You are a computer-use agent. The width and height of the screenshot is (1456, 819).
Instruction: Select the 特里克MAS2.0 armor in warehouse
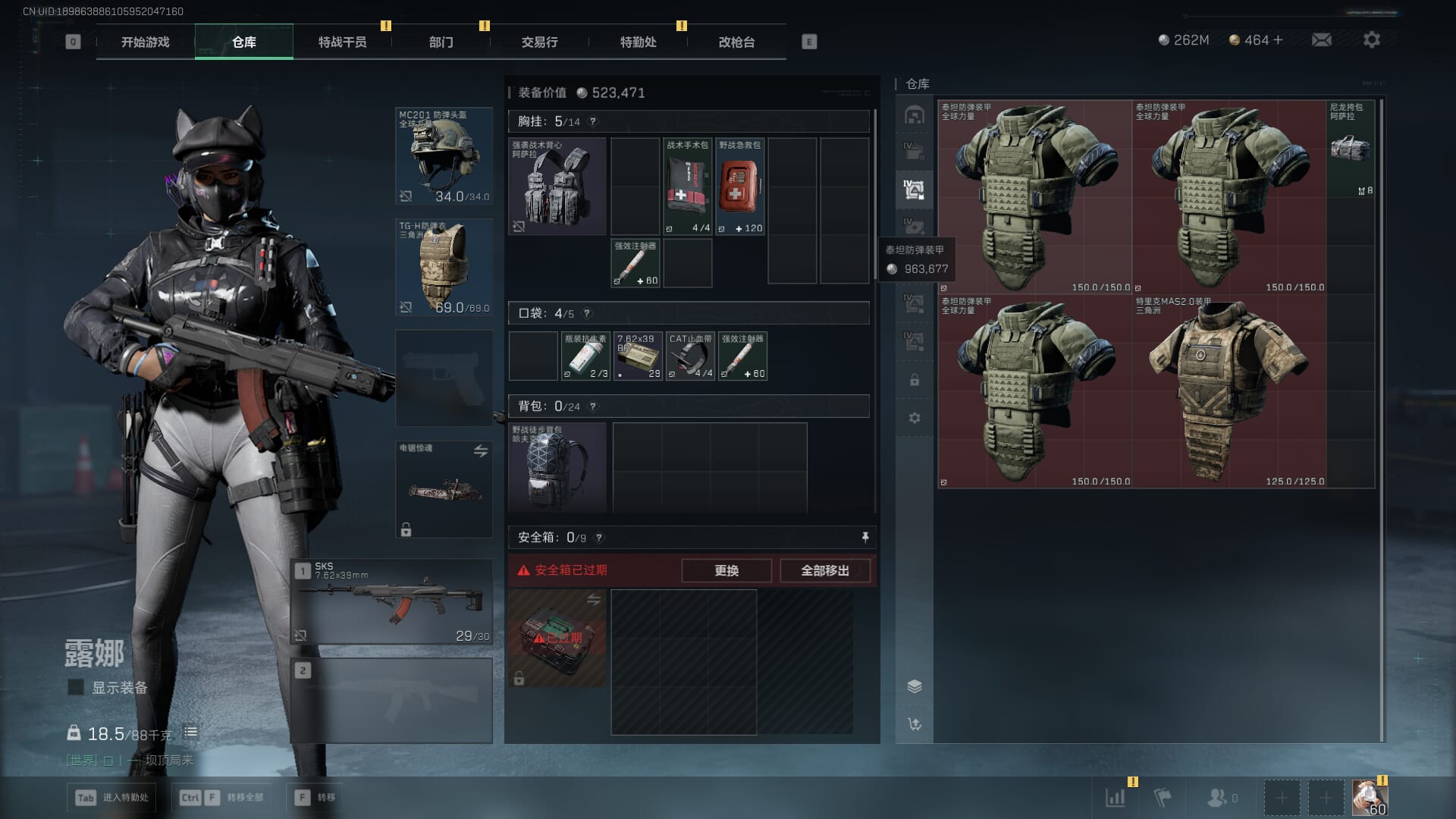1228,391
